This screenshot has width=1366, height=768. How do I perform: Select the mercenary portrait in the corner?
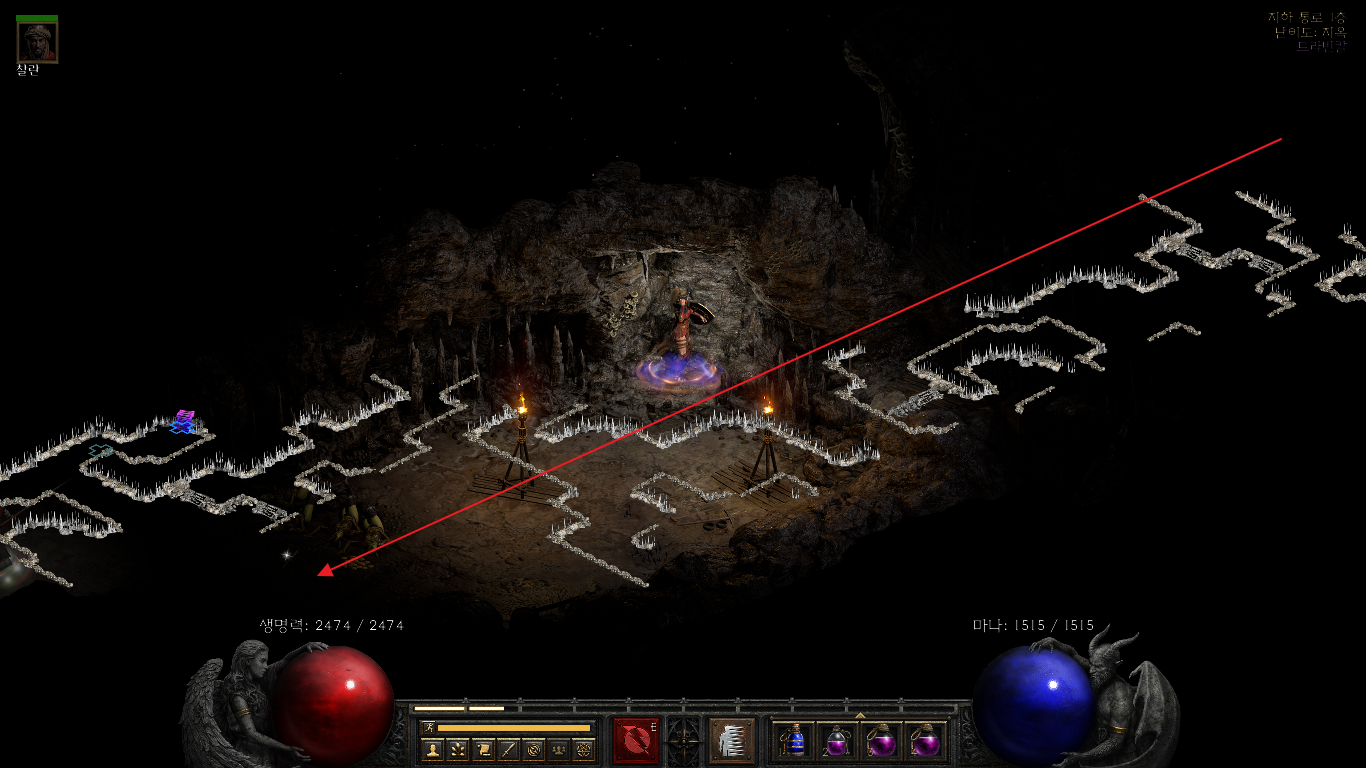tap(37, 41)
